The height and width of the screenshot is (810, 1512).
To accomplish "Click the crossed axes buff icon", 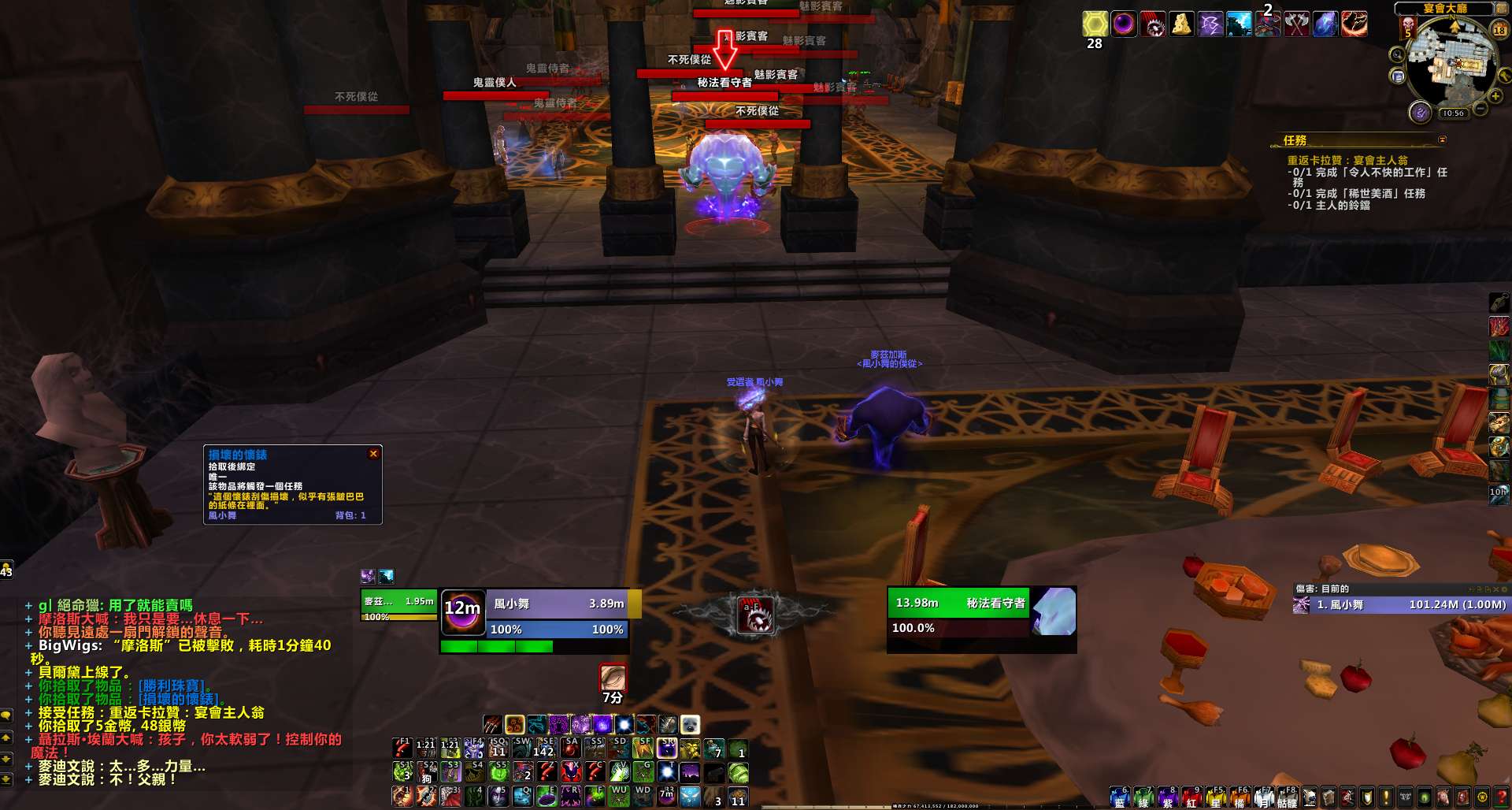I will point(1296,24).
